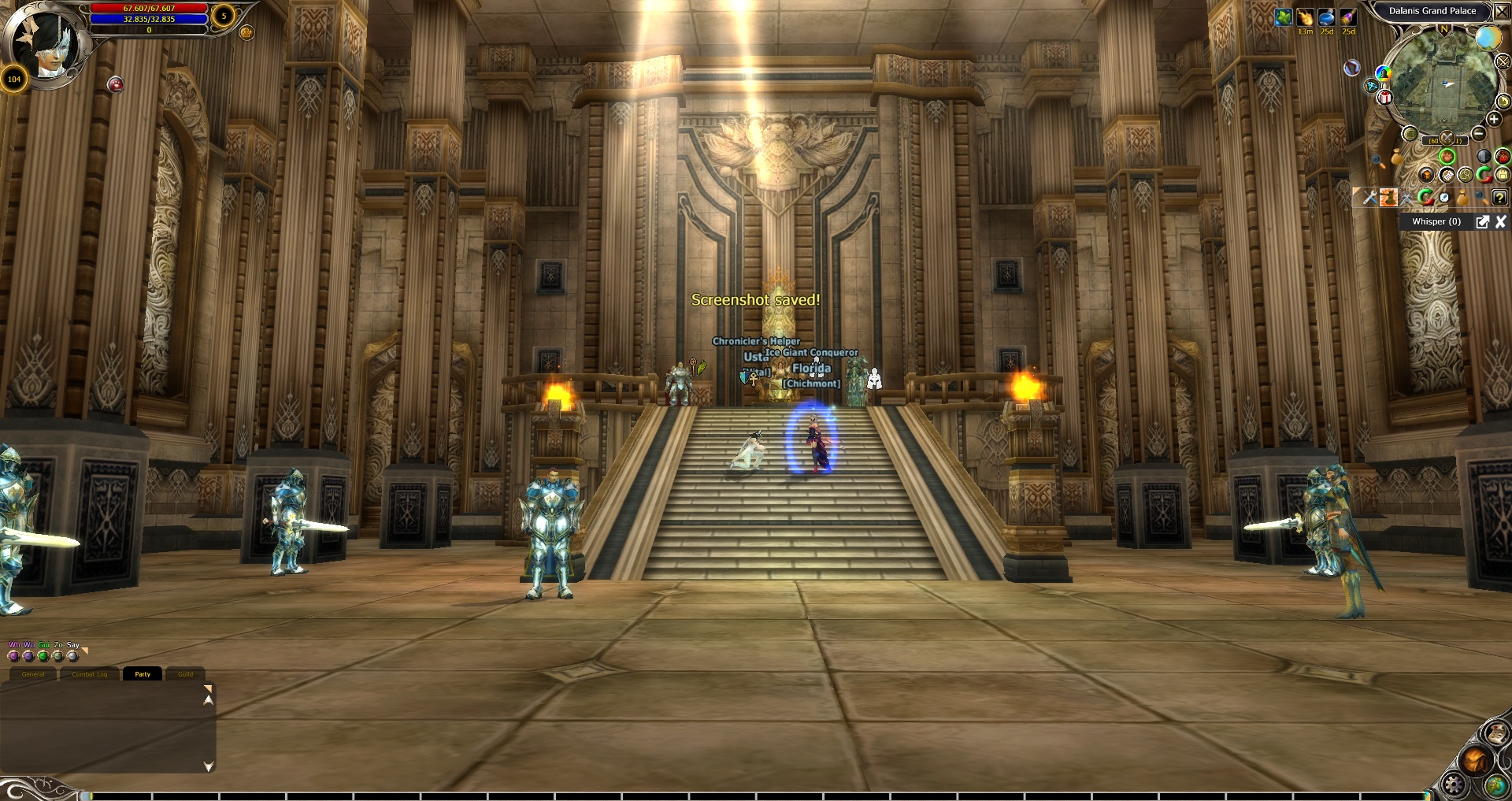Open the gear settings menu
The image size is (1512, 801).
point(1454,784)
